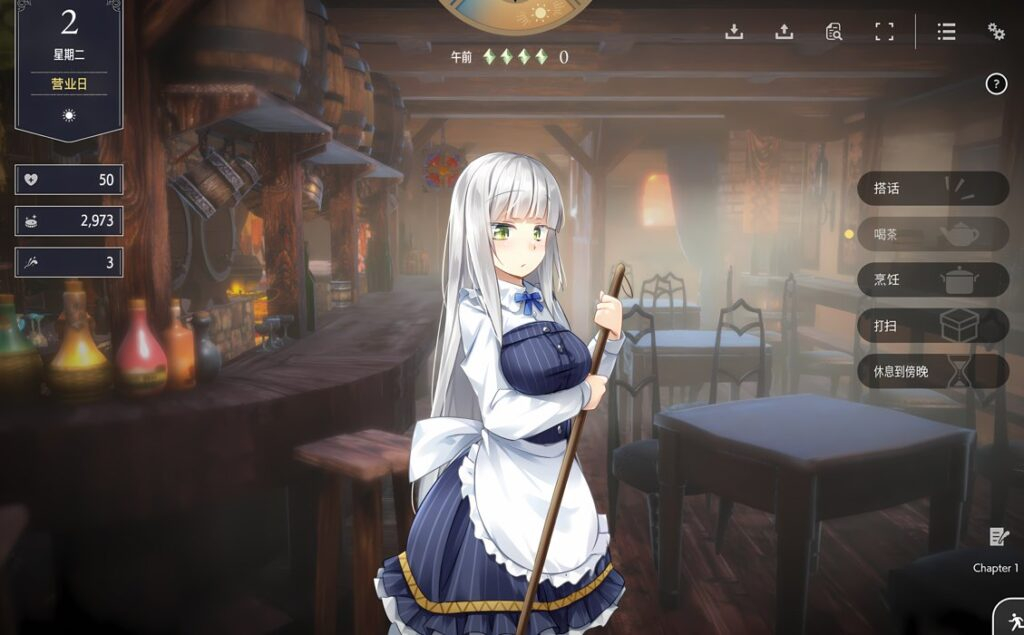Select 休息到傍晚 to rest until evening
This screenshot has height=635, width=1024.
point(931,372)
